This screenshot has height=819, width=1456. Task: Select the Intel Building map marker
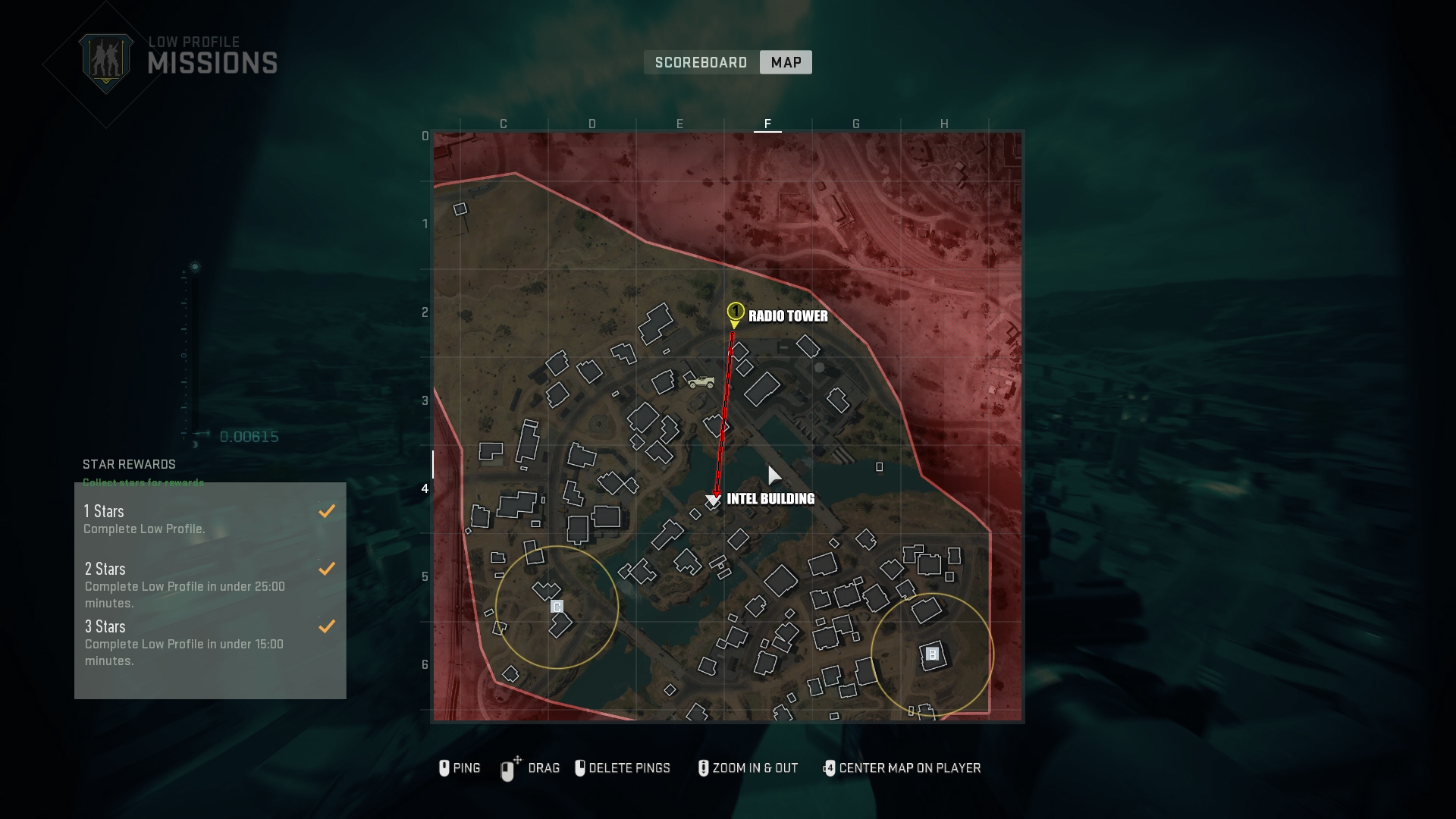713,500
